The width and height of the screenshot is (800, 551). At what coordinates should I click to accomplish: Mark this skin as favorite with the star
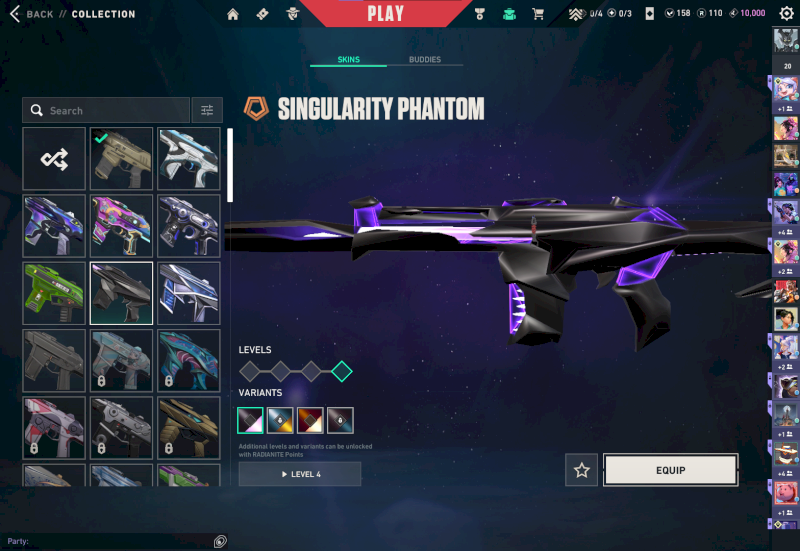tap(581, 470)
